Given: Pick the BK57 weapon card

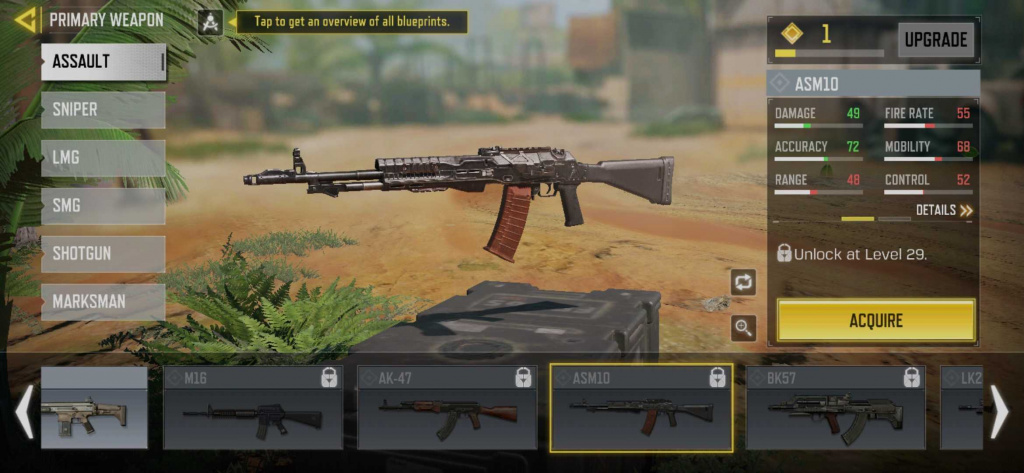Looking at the screenshot, I should pyautogui.click(x=835, y=408).
